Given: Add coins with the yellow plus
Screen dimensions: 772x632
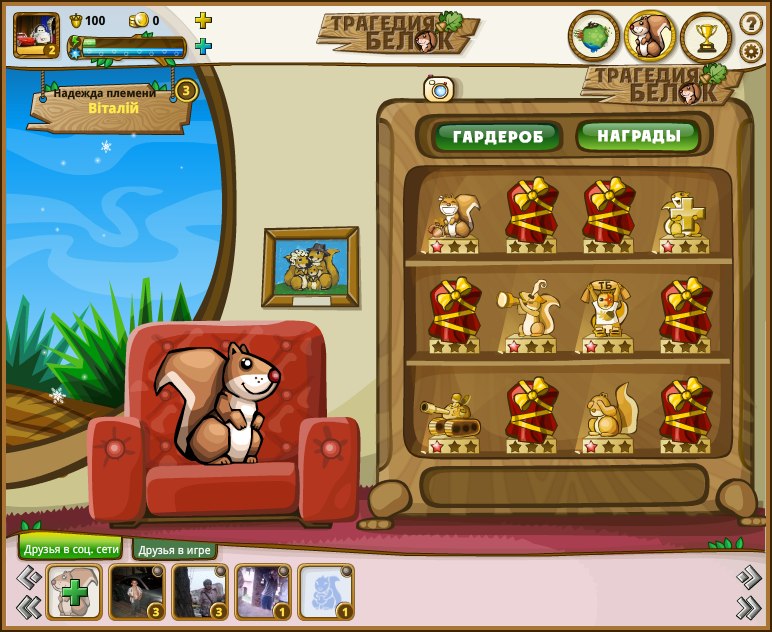Looking at the screenshot, I should click(x=203, y=20).
